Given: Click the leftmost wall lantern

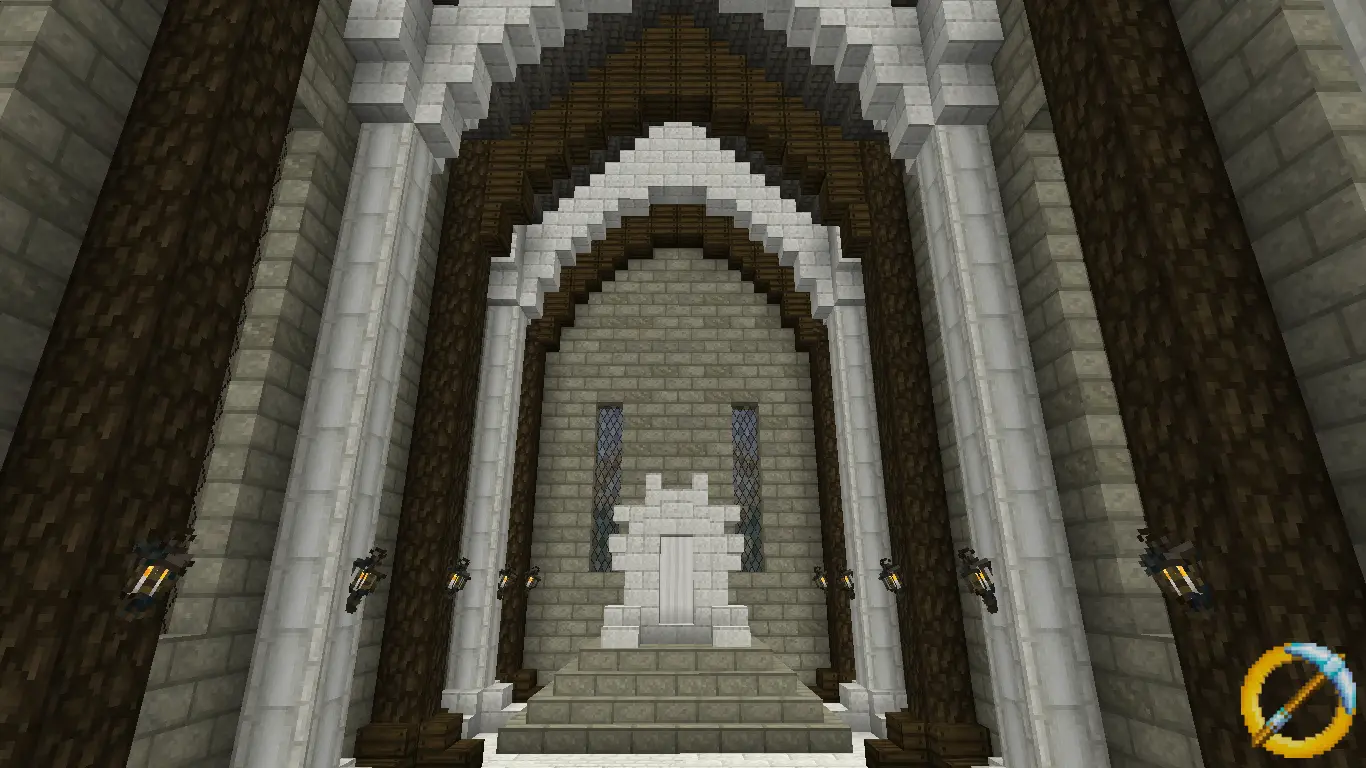Looking at the screenshot, I should coord(150,573).
